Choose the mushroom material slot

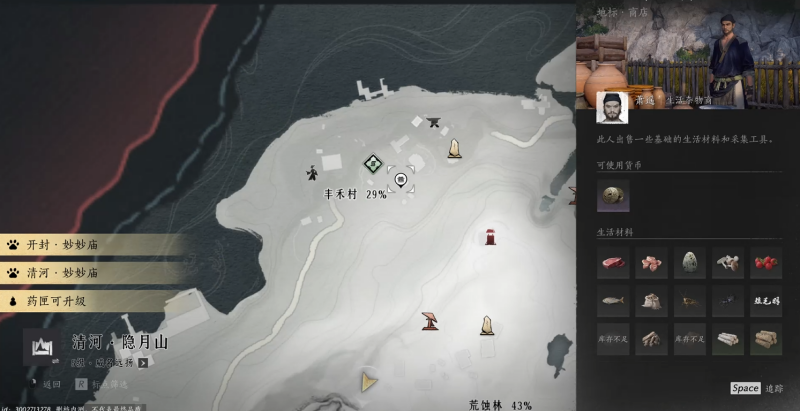click(x=728, y=263)
